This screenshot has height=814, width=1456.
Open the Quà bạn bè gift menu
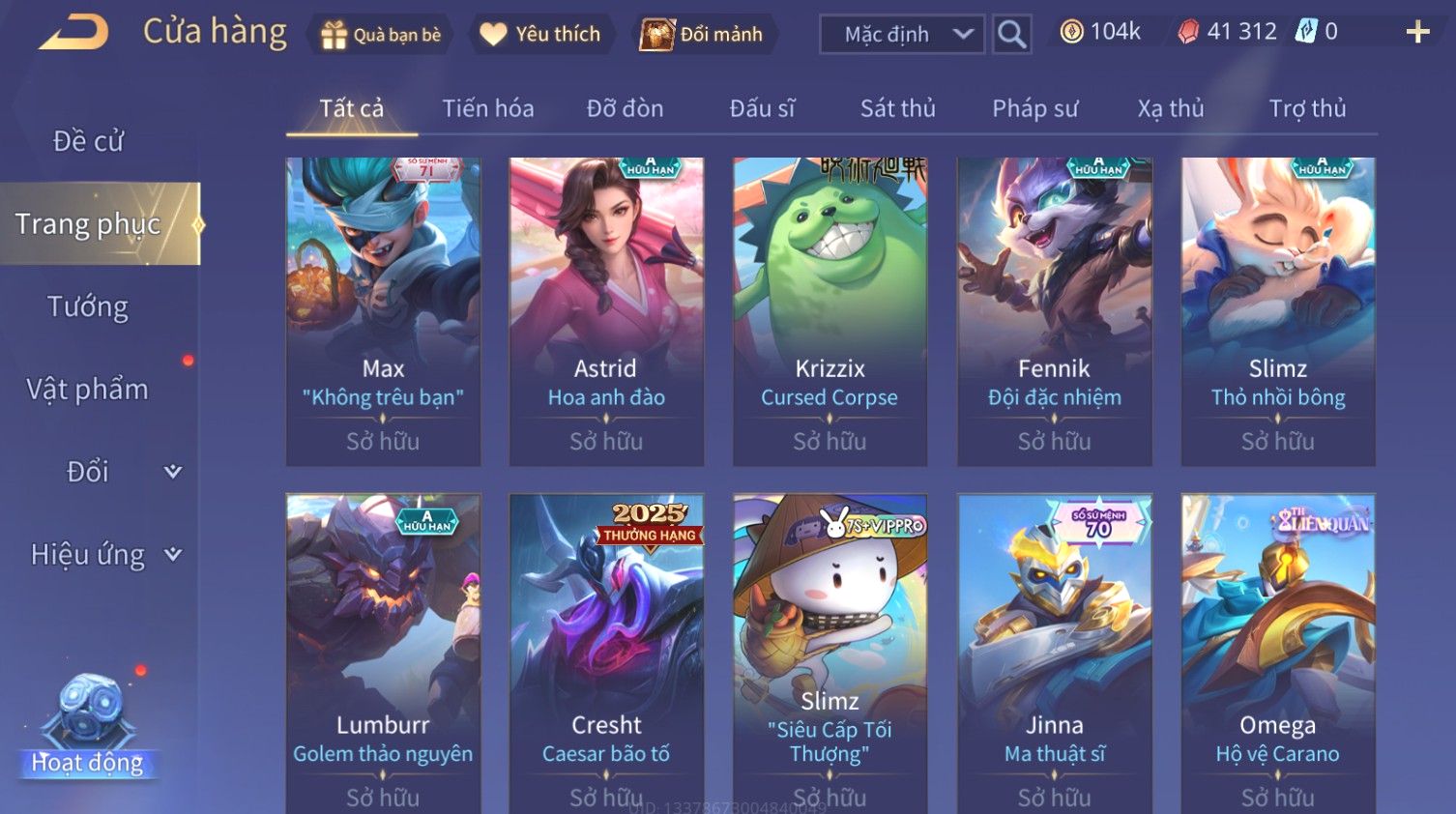pyautogui.click(x=381, y=35)
